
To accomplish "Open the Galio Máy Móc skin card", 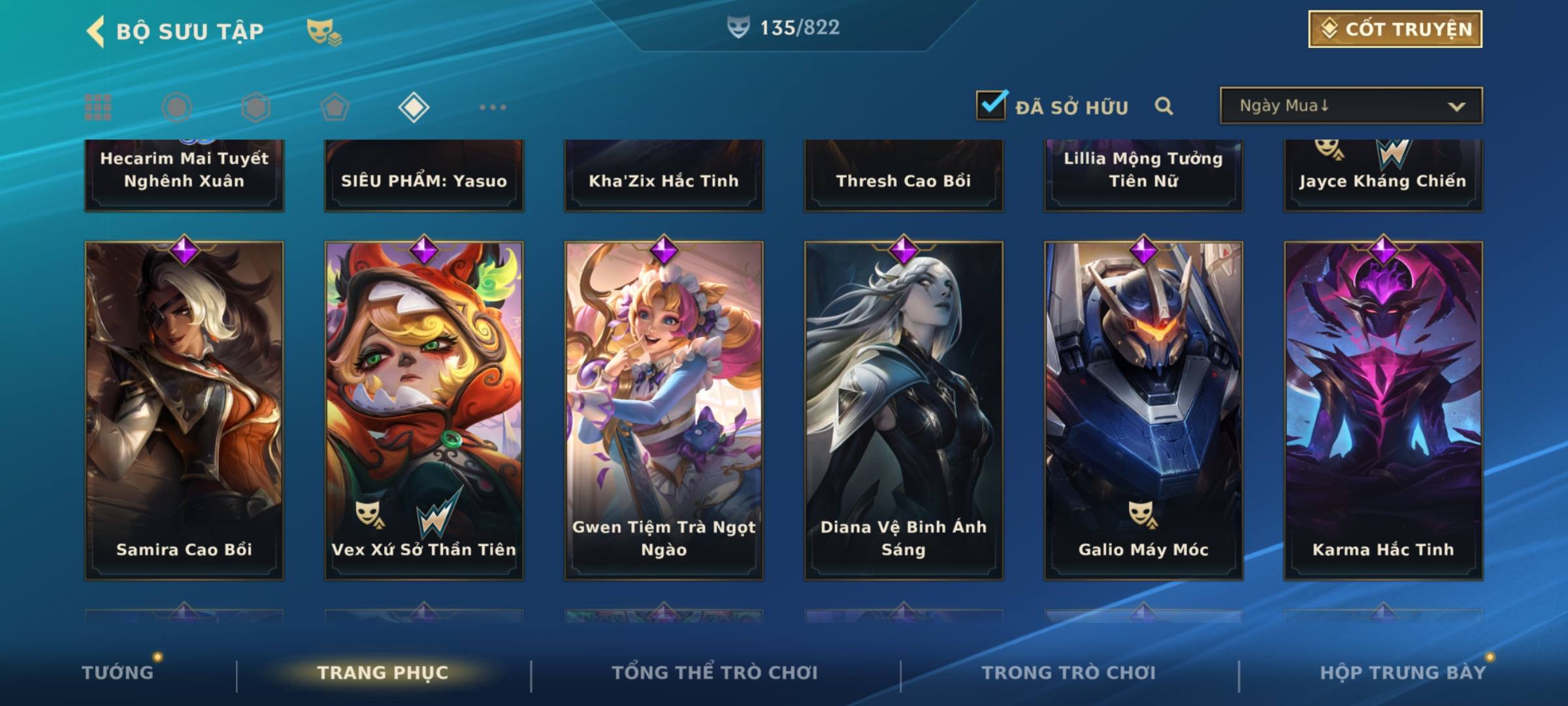I will pos(1143,411).
